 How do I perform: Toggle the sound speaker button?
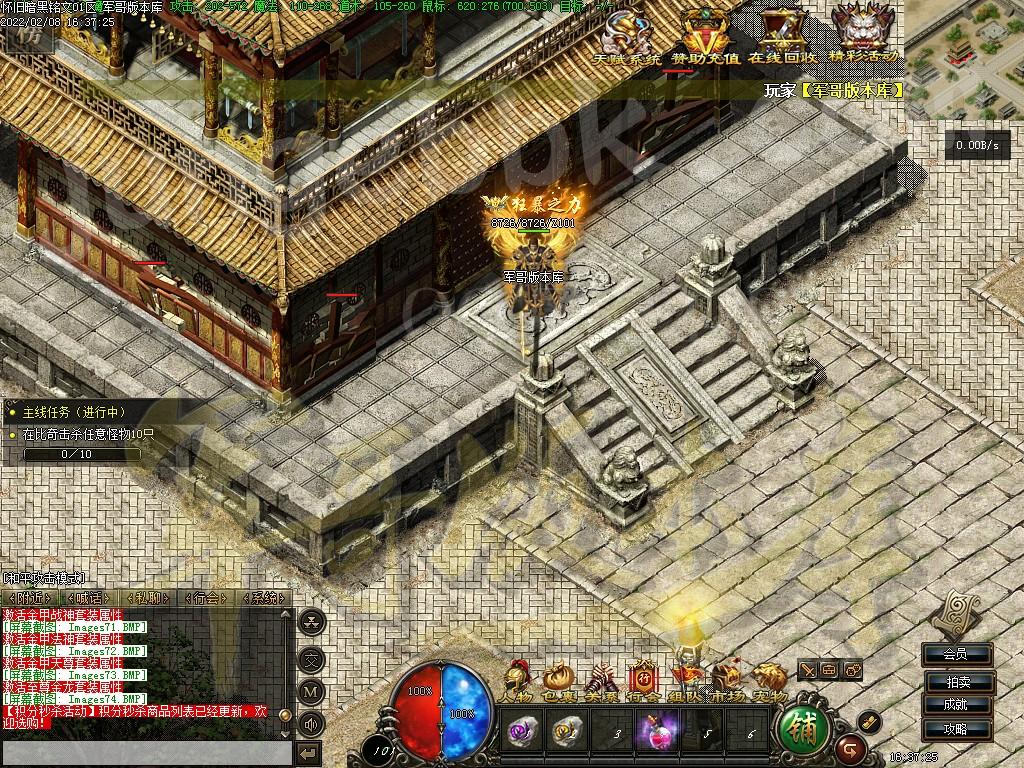pyautogui.click(x=313, y=723)
